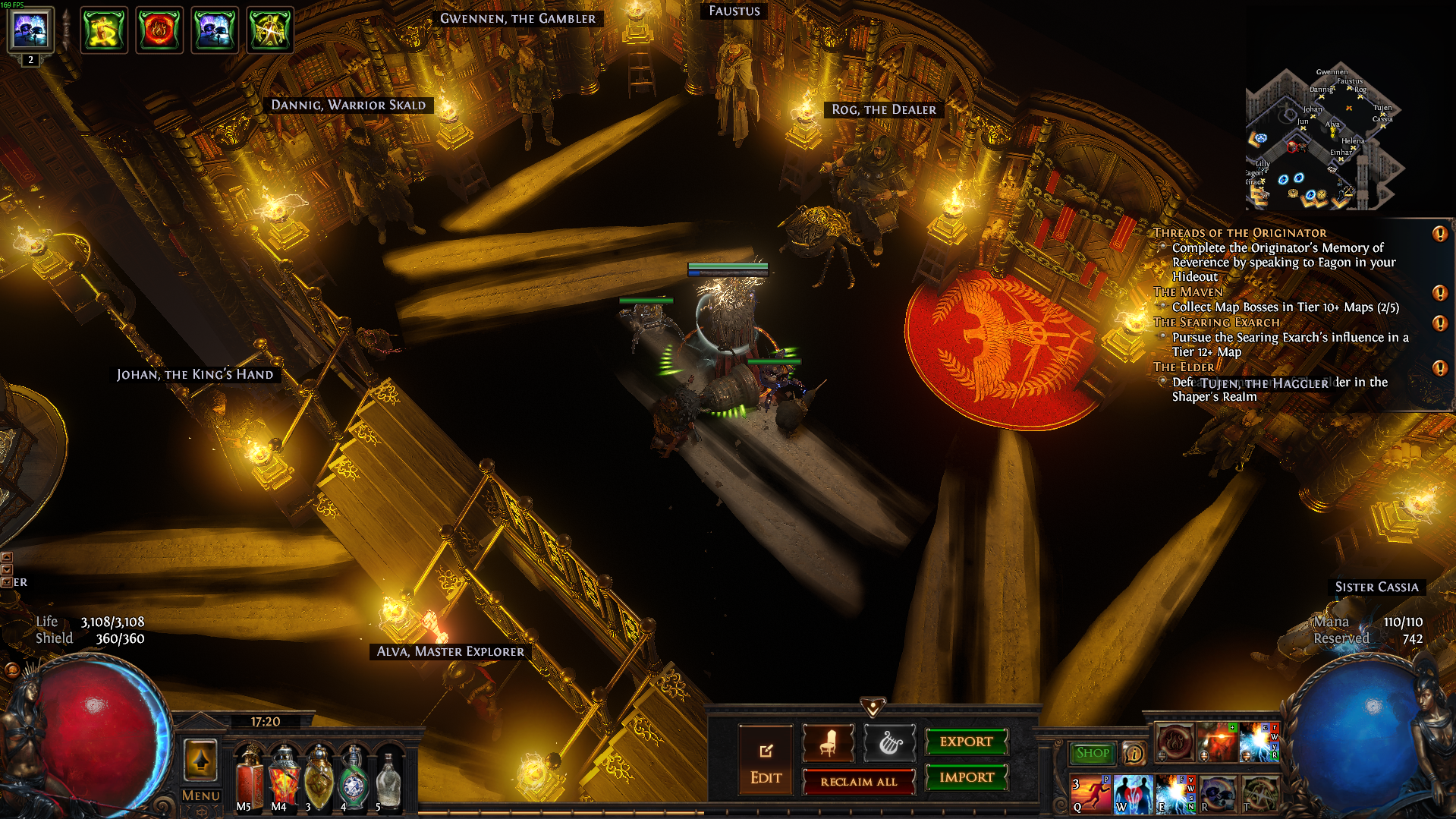
Task: Click the round info 'i' icon
Action: point(1134,754)
